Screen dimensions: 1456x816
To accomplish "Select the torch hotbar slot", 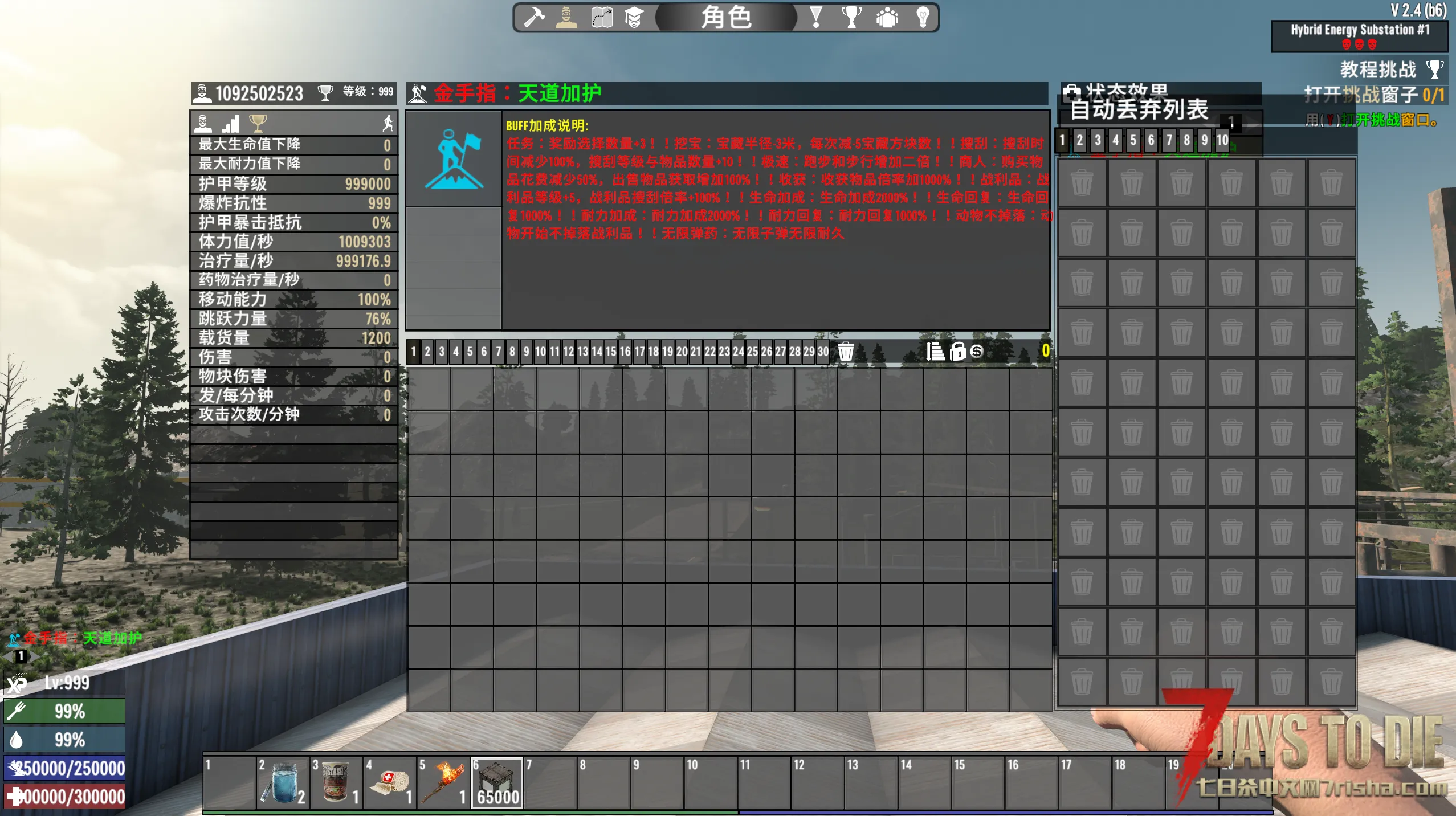I will point(443,783).
